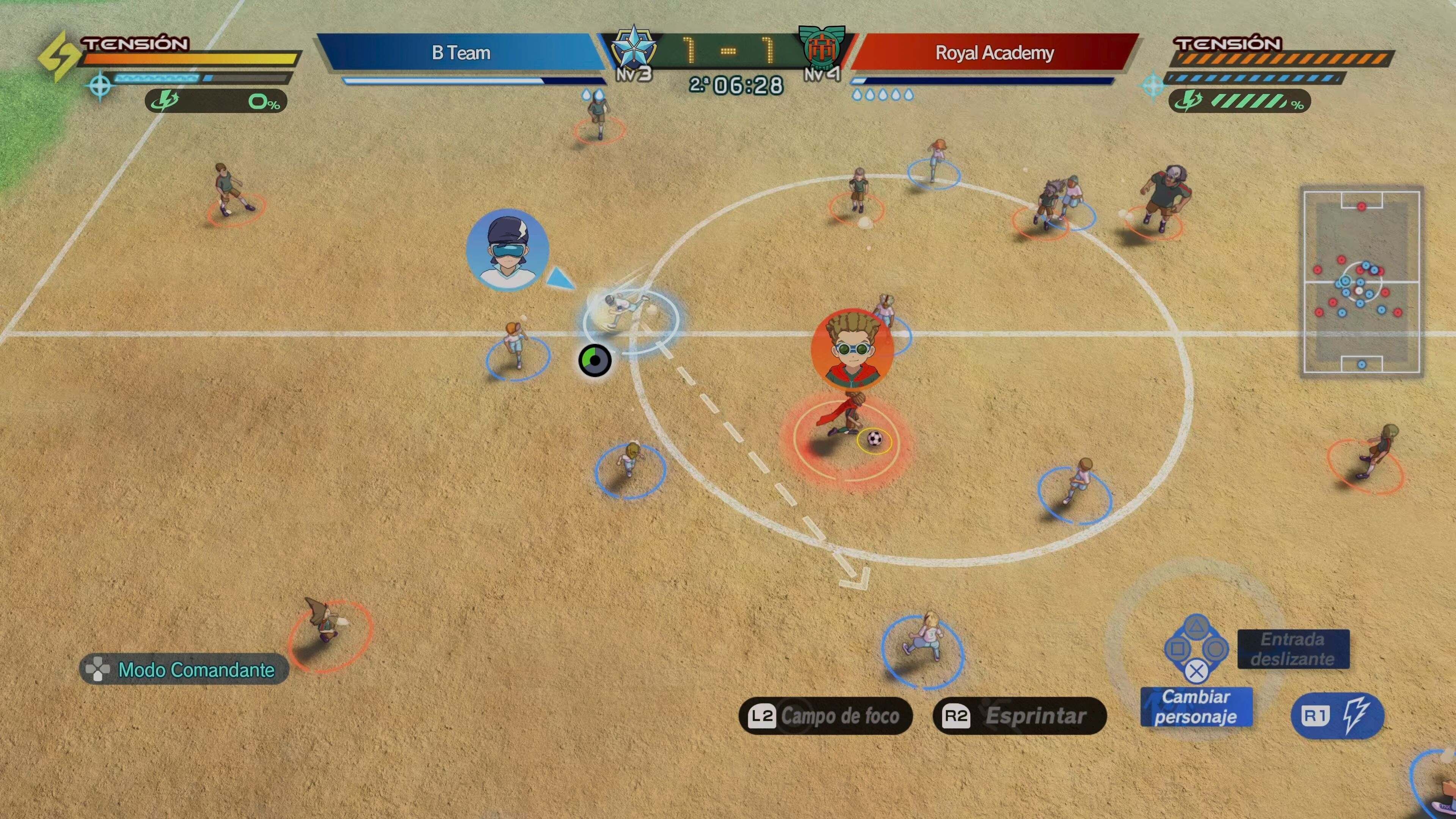Screen dimensions: 1456x819
Task: Click the Esprintar sprint button
Action: (x=1019, y=715)
